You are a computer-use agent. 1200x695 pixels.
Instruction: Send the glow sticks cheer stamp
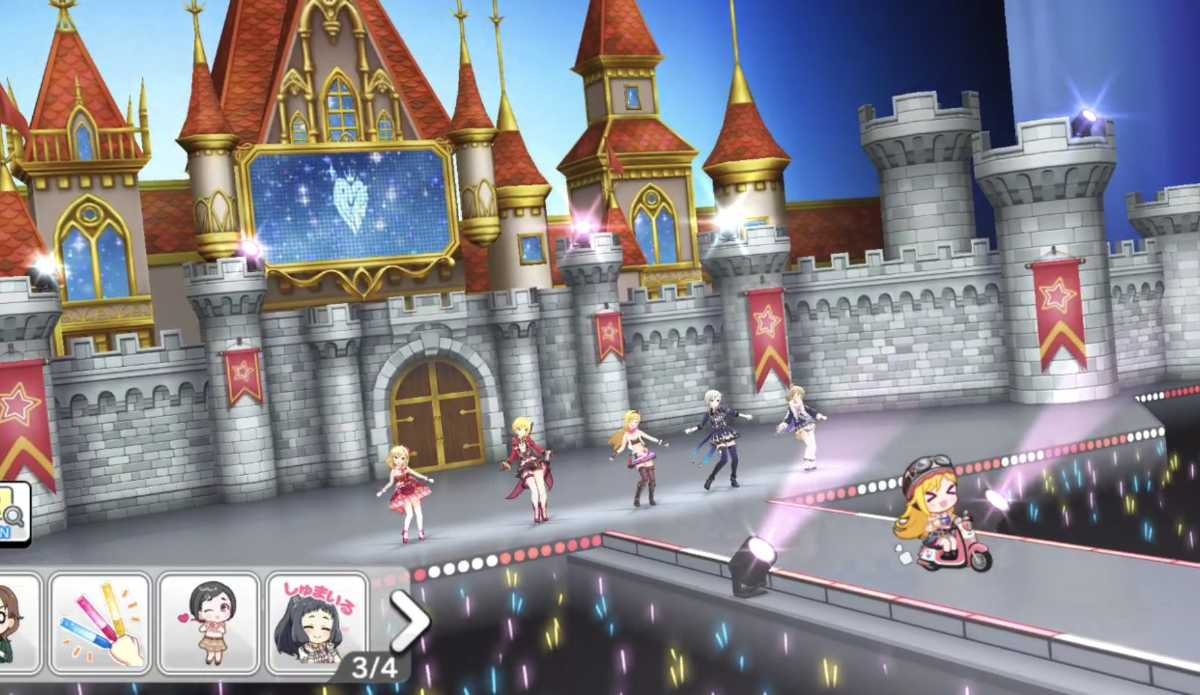pos(100,622)
